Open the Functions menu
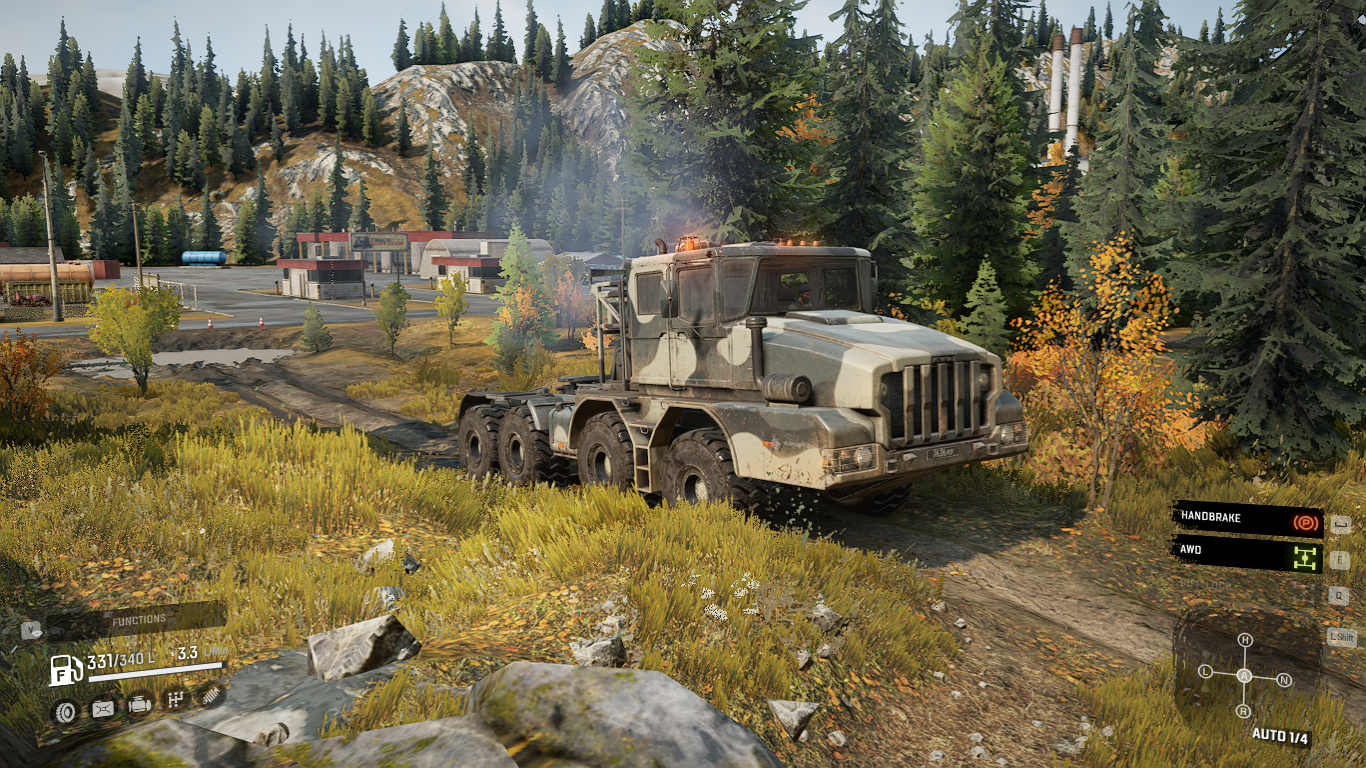Image resolution: width=1366 pixels, height=768 pixels. point(138,620)
